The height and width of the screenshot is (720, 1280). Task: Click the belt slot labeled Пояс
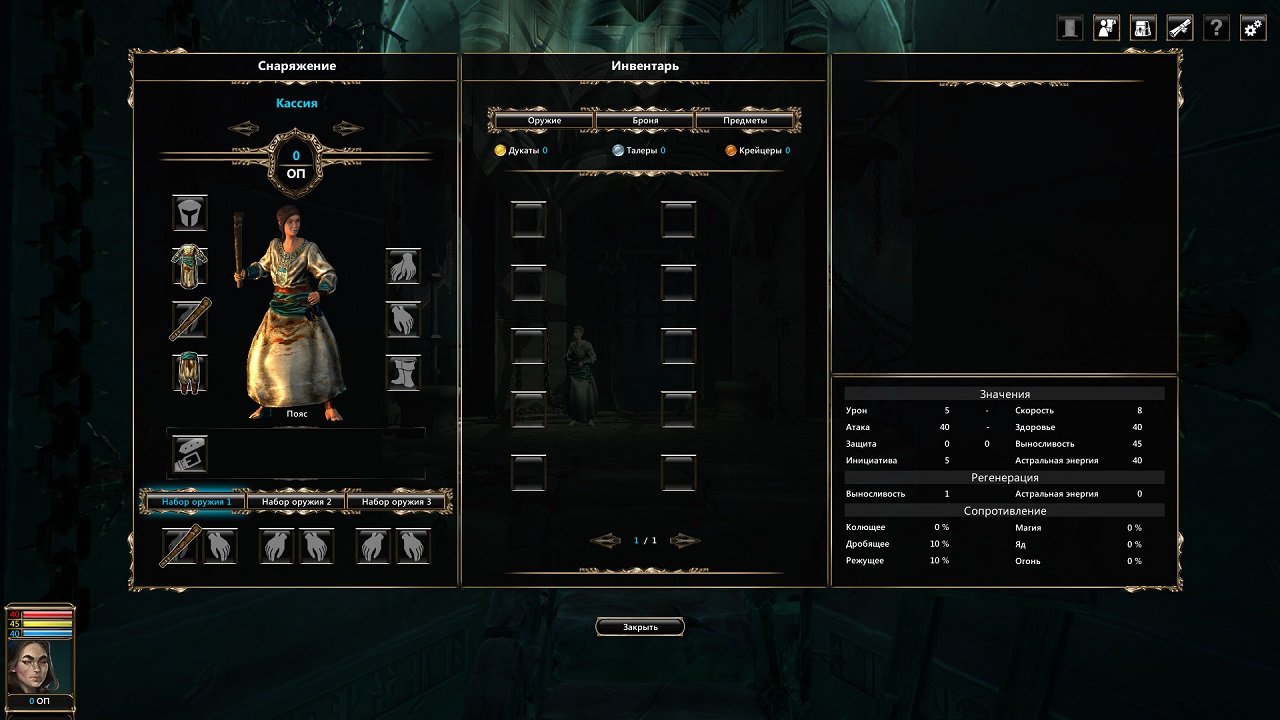point(189,455)
